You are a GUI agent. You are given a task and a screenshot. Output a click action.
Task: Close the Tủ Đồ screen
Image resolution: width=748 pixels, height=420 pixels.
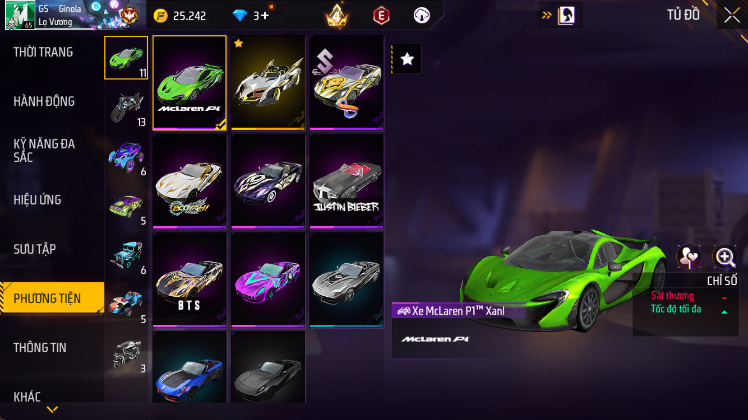pos(730,15)
